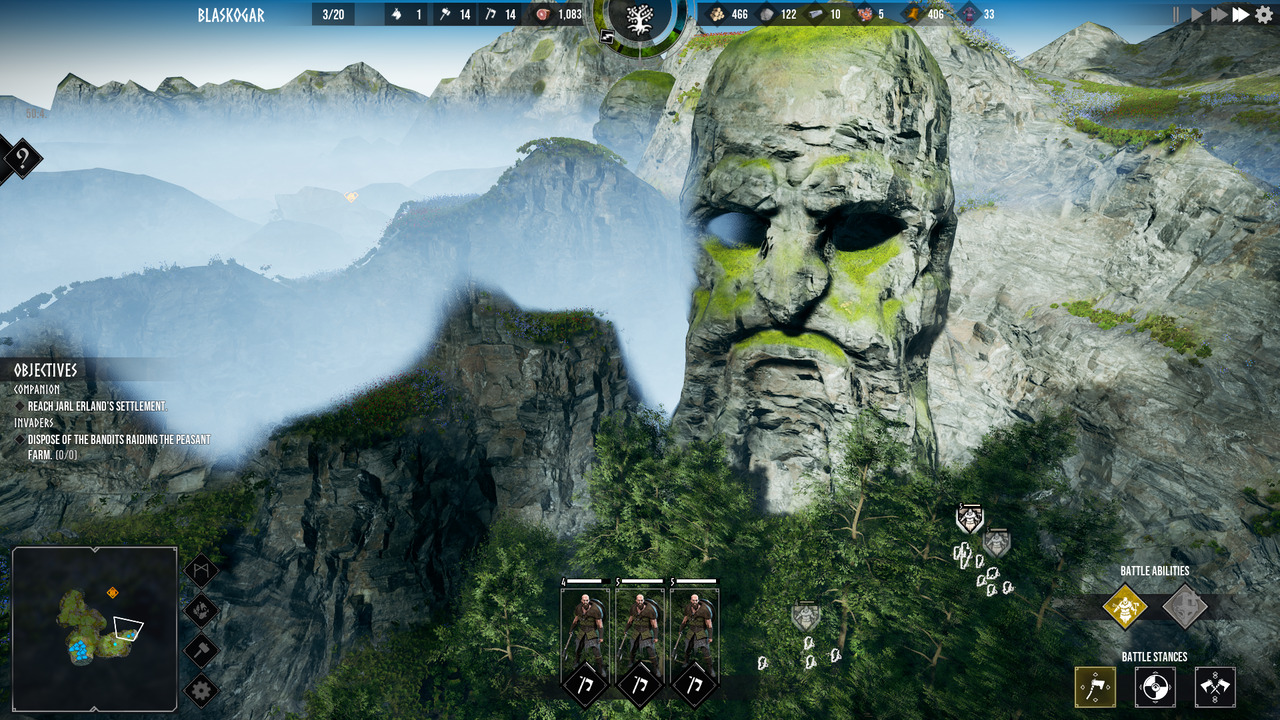Viewport: 1280px width, 720px height.
Task: Choose the single axe battle stance
Action: click(x=1095, y=687)
